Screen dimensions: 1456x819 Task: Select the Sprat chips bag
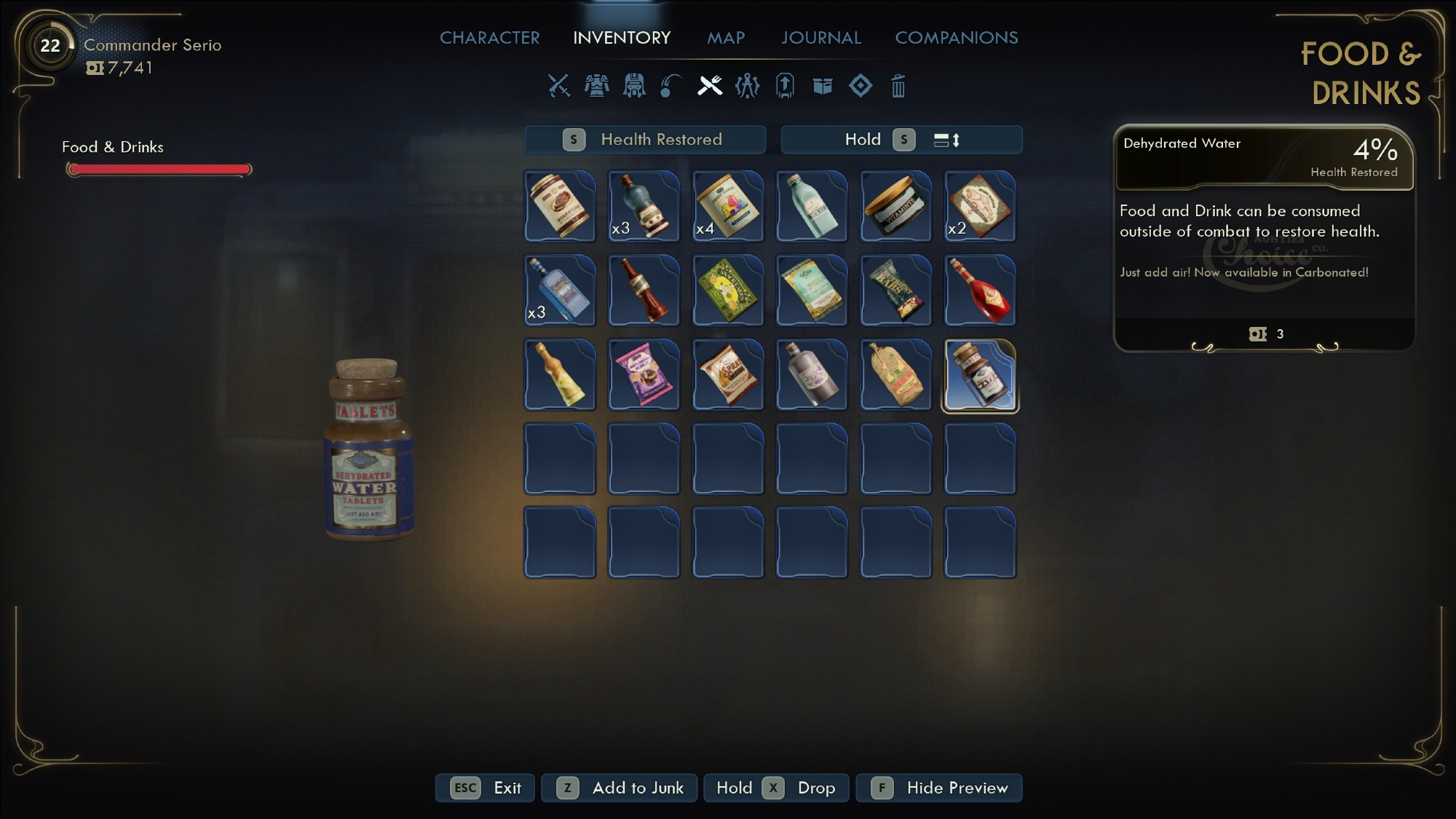tap(727, 376)
